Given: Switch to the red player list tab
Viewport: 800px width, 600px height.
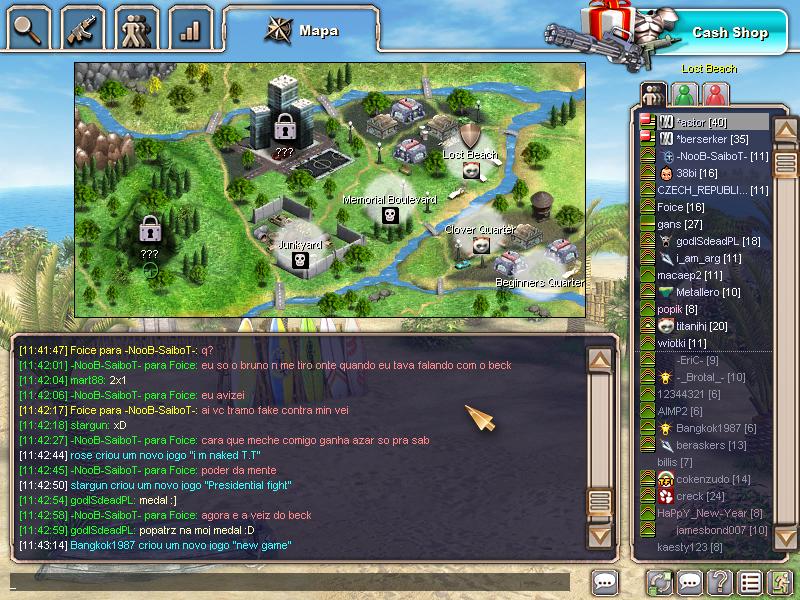Looking at the screenshot, I should pos(714,94).
